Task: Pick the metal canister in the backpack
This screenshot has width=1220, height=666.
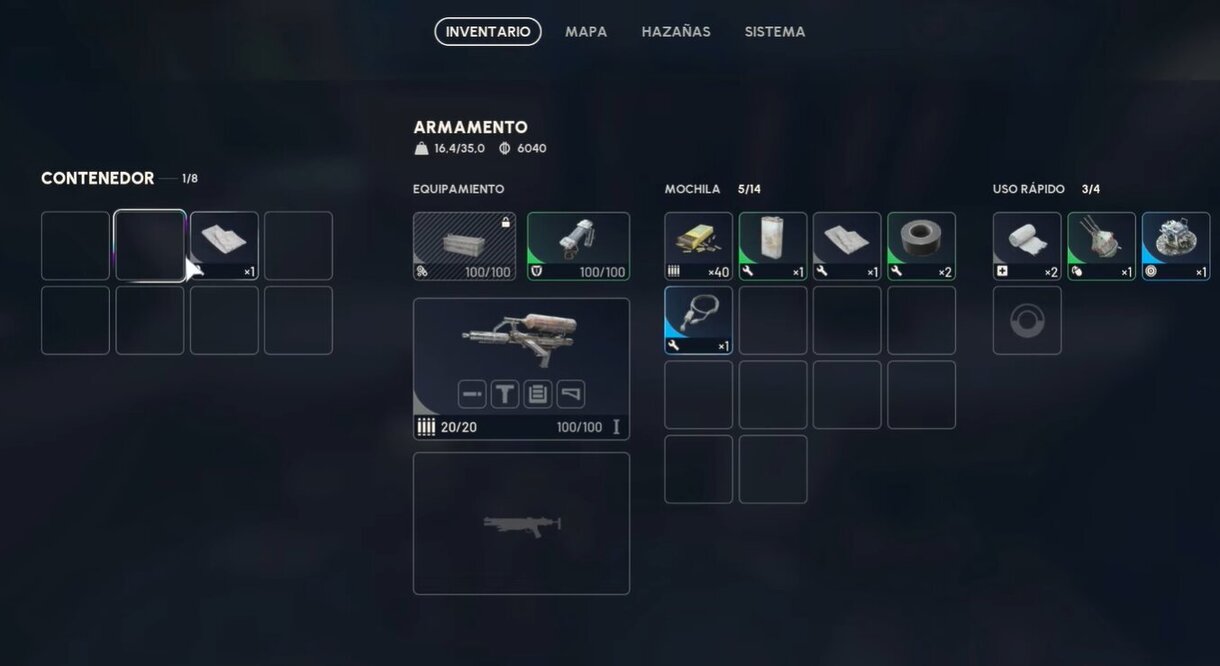Action: (773, 246)
